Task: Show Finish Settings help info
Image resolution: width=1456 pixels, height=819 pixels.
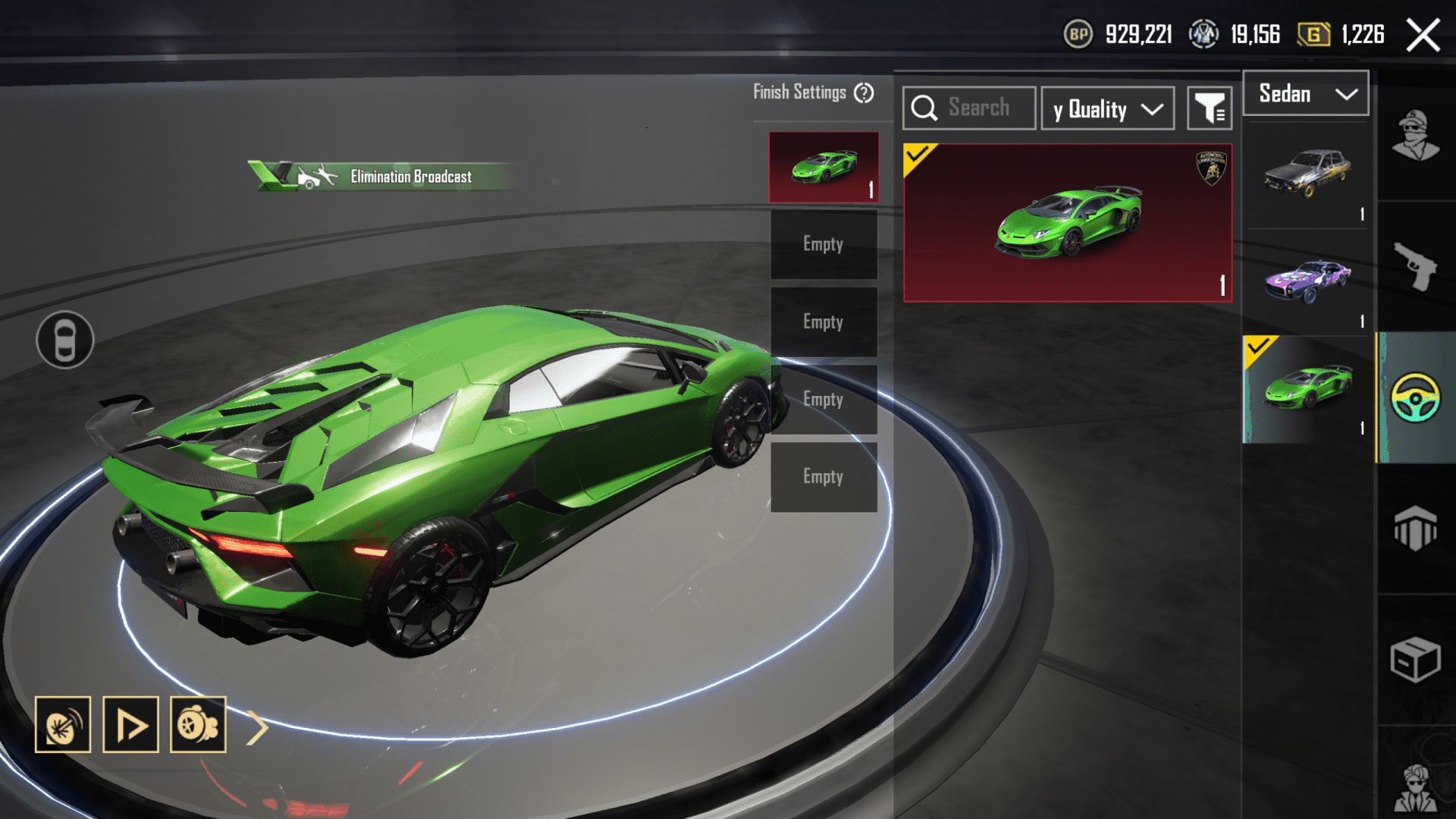Action: click(x=864, y=93)
